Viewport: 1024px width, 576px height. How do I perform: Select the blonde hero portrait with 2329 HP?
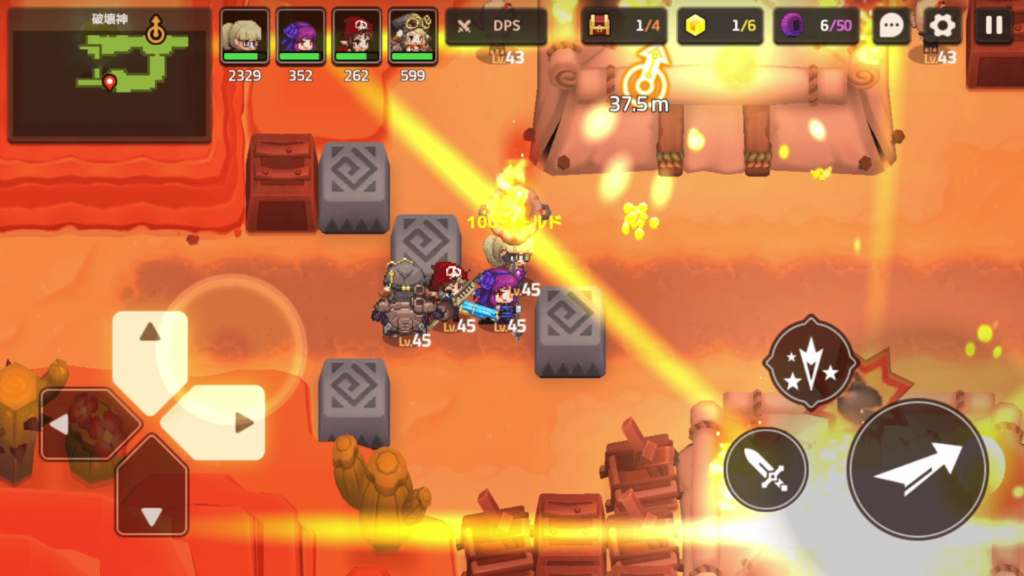coord(244,37)
